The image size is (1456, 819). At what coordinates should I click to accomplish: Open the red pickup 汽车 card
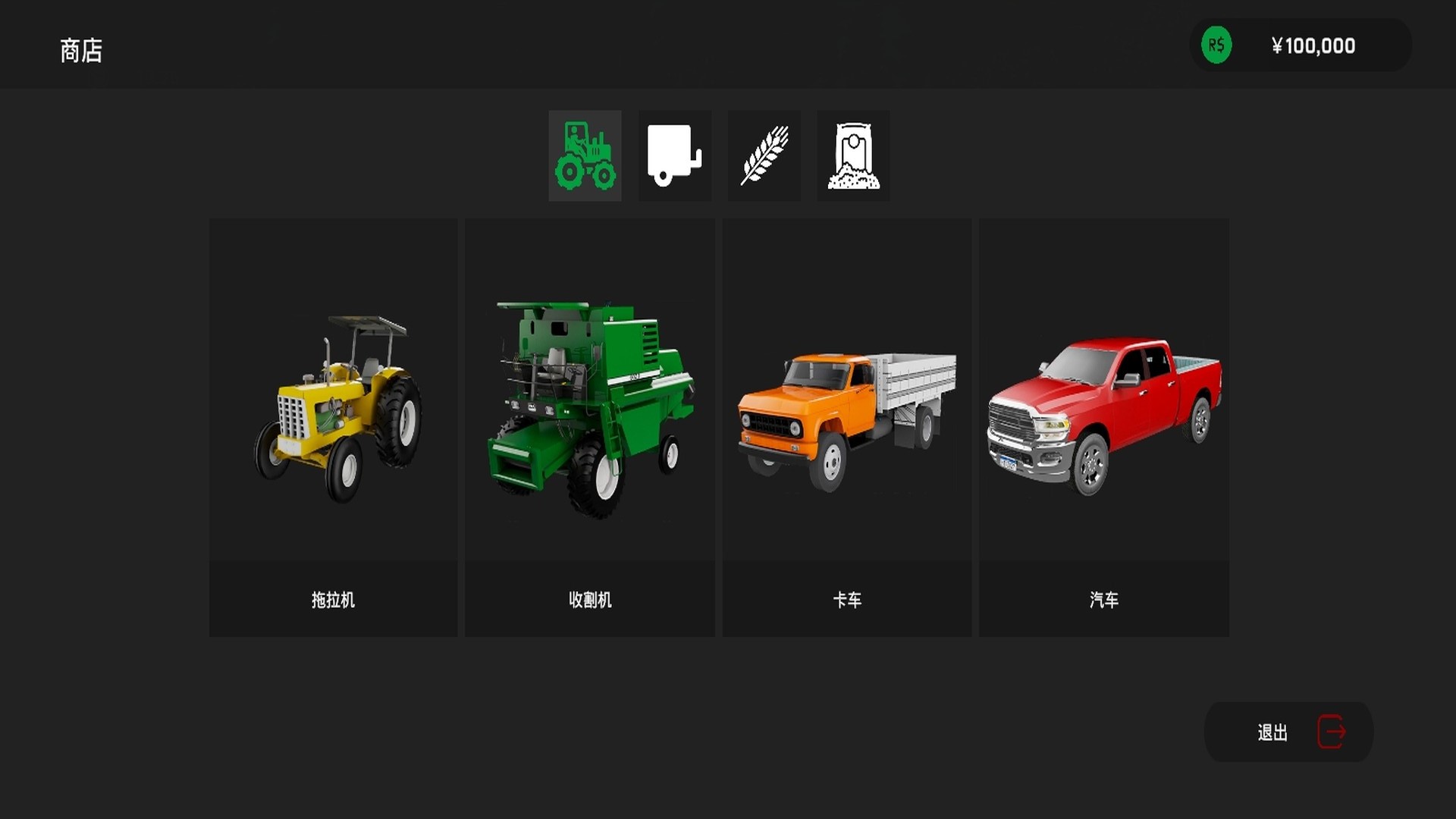[x=1104, y=428]
